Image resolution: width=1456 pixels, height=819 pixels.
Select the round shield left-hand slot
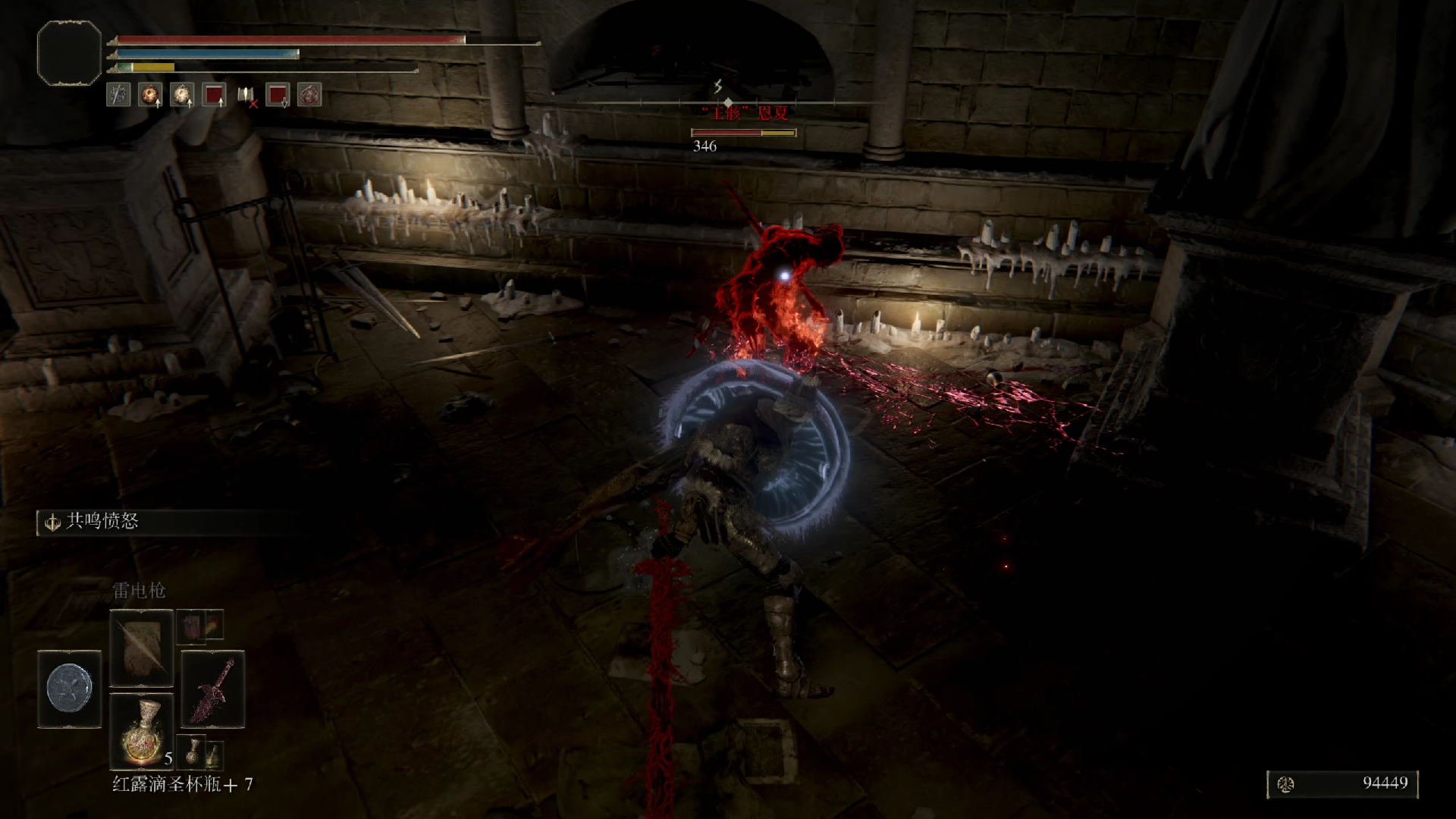69,689
